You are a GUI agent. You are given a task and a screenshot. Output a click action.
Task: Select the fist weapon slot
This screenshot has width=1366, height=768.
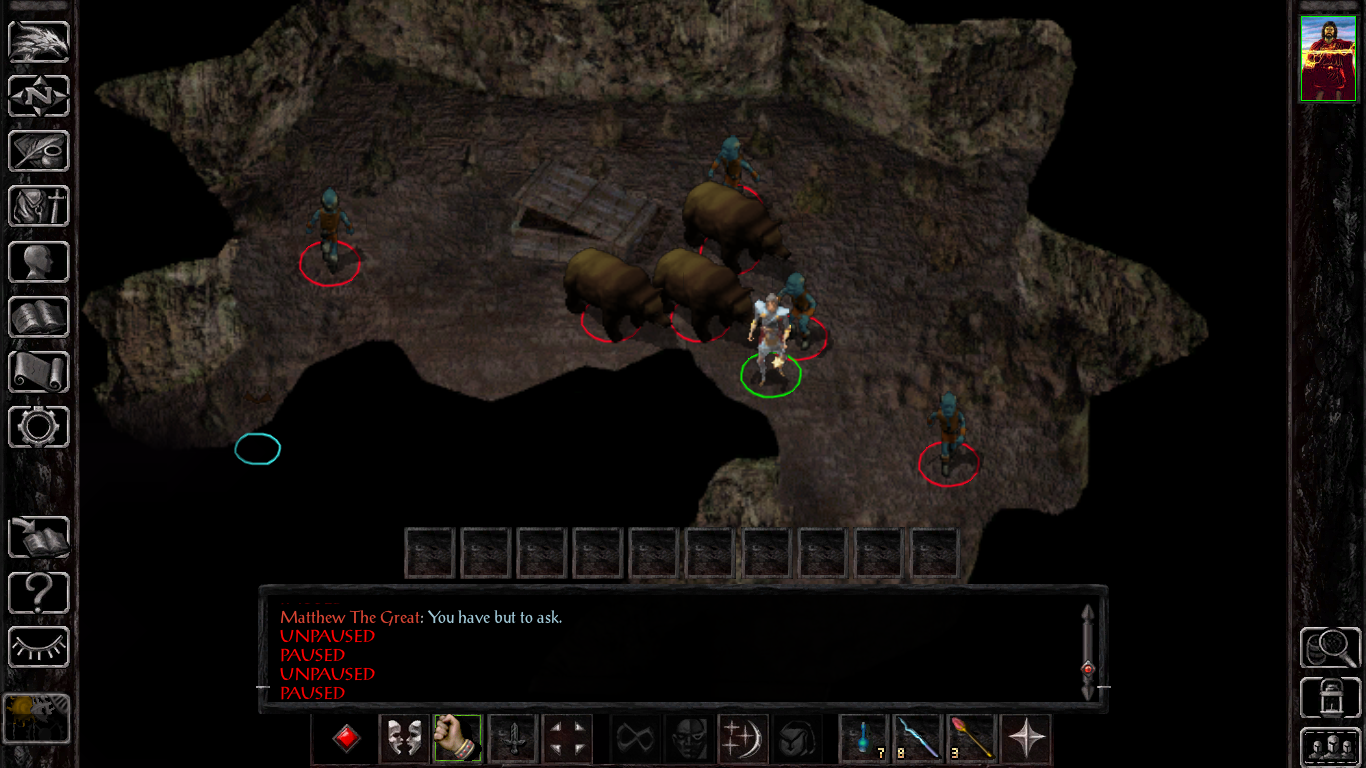pyautogui.click(x=458, y=740)
